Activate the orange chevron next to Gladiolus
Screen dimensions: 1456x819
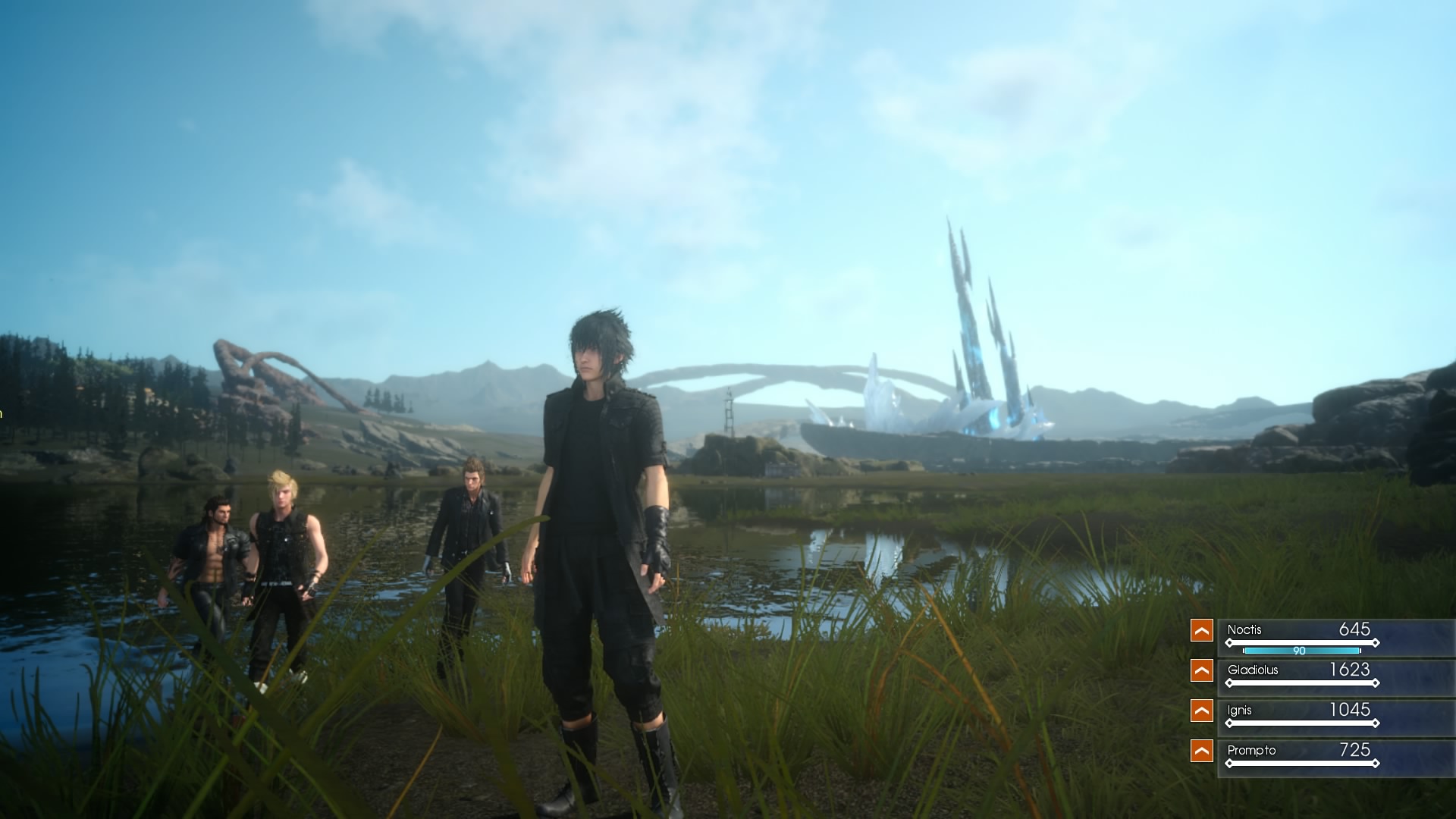tap(1201, 670)
